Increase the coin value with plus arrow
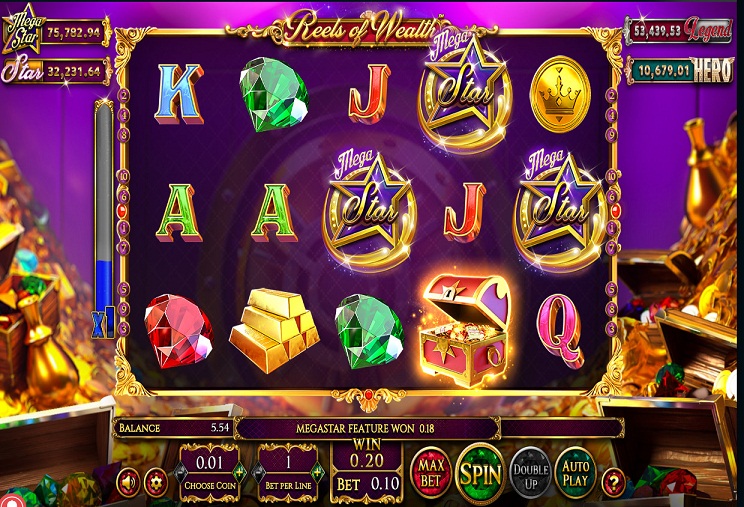Screen dimensions: 744x507 237,469
